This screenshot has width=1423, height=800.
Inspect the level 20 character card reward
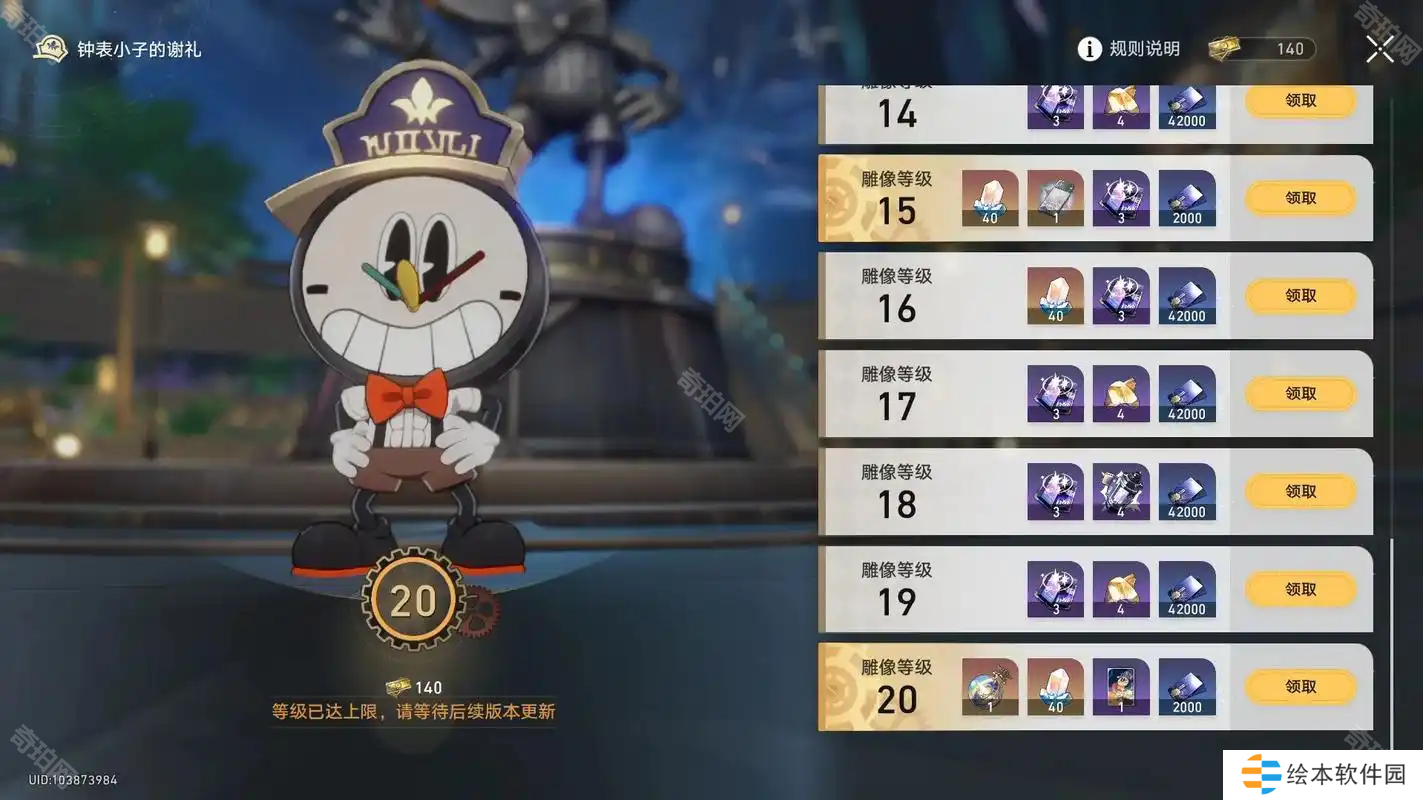pos(1121,687)
